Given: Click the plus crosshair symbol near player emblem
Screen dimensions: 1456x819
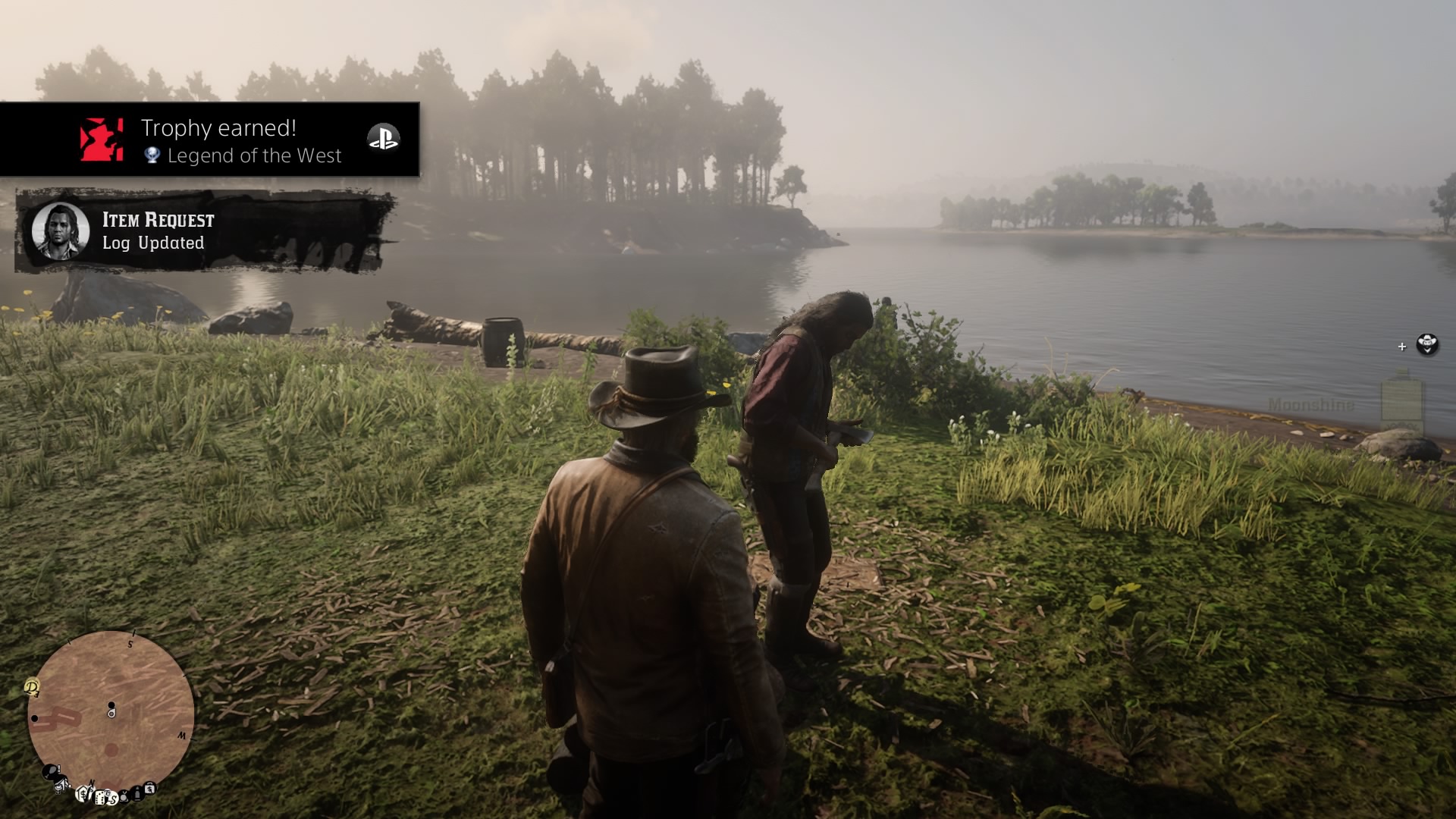Looking at the screenshot, I should tap(1402, 347).
